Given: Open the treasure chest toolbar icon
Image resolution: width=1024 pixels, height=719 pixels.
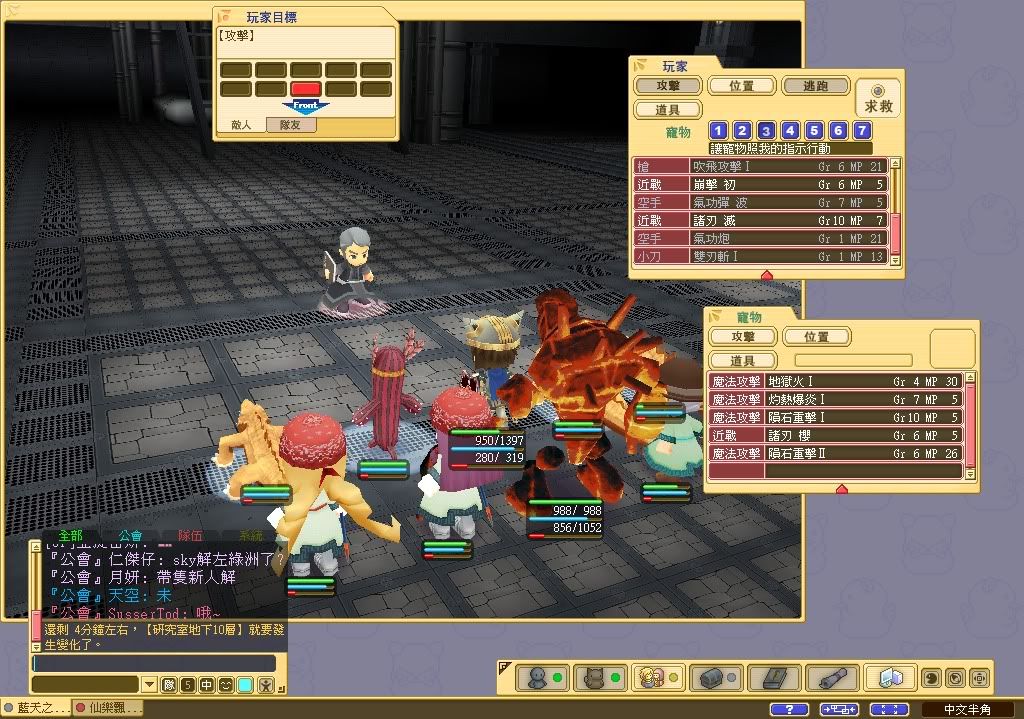Looking at the screenshot, I should pos(712,677).
